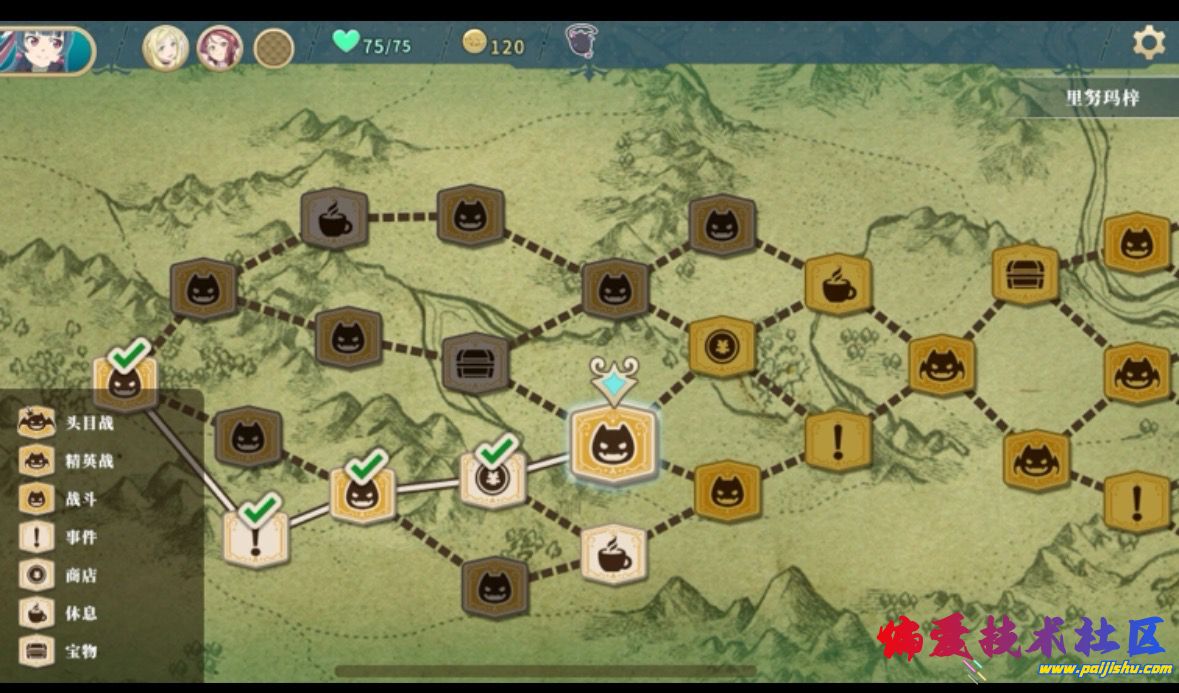The height and width of the screenshot is (693, 1179).
Task: Open the dark mask icon in top bar
Action: tap(579, 42)
